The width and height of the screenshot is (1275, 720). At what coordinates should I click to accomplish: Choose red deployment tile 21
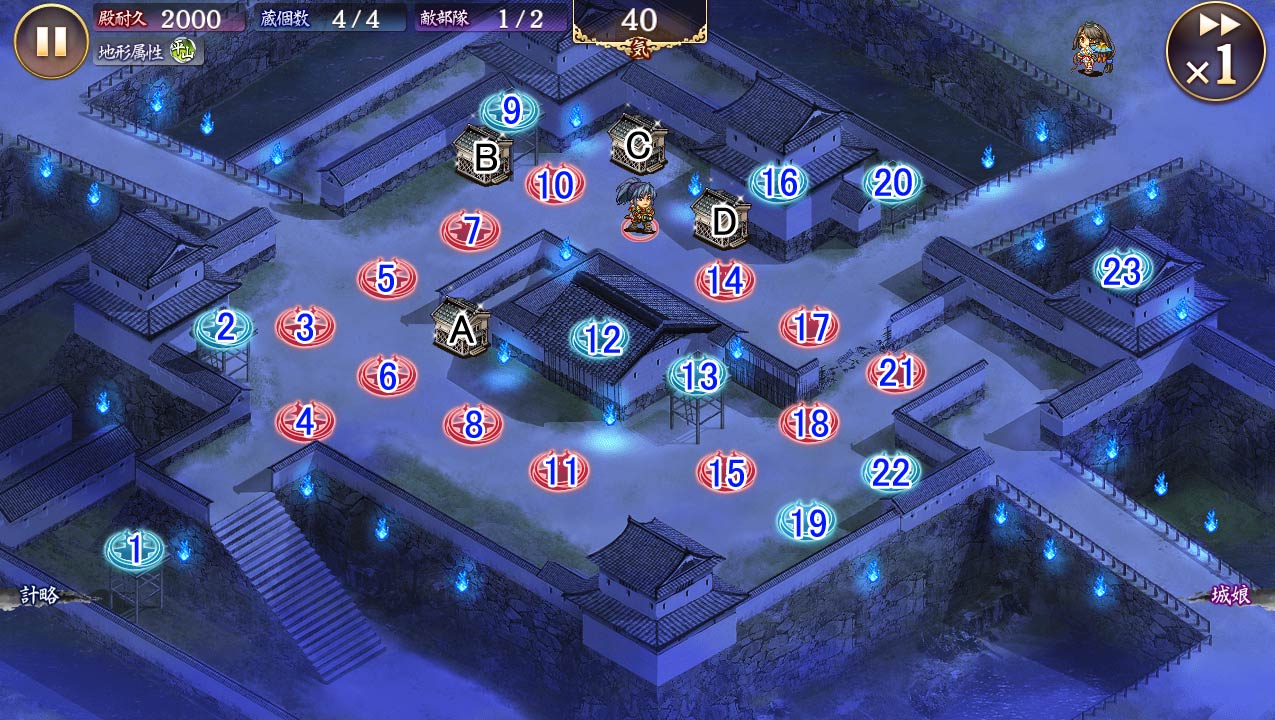tap(896, 373)
